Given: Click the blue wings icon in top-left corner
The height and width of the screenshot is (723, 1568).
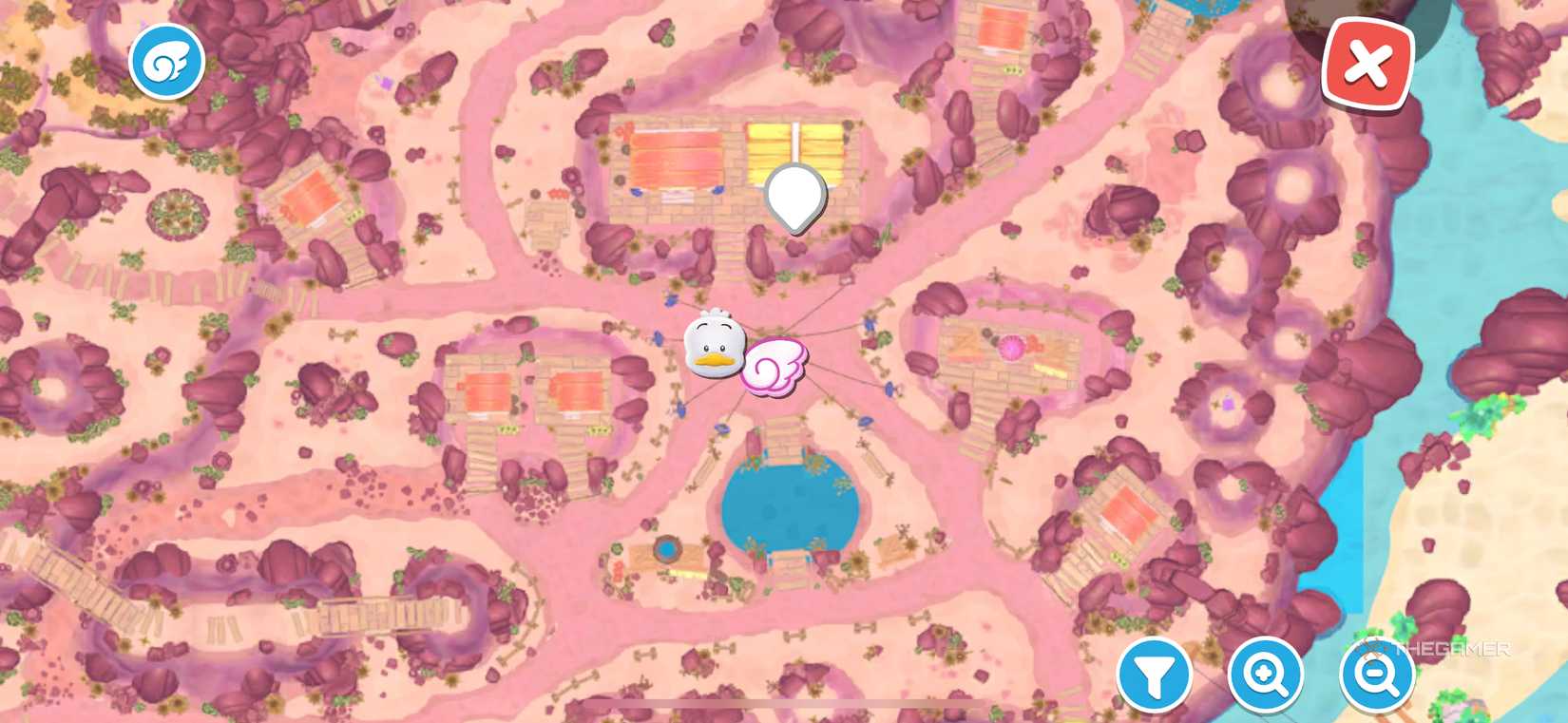Looking at the screenshot, I should click(166, 59).
